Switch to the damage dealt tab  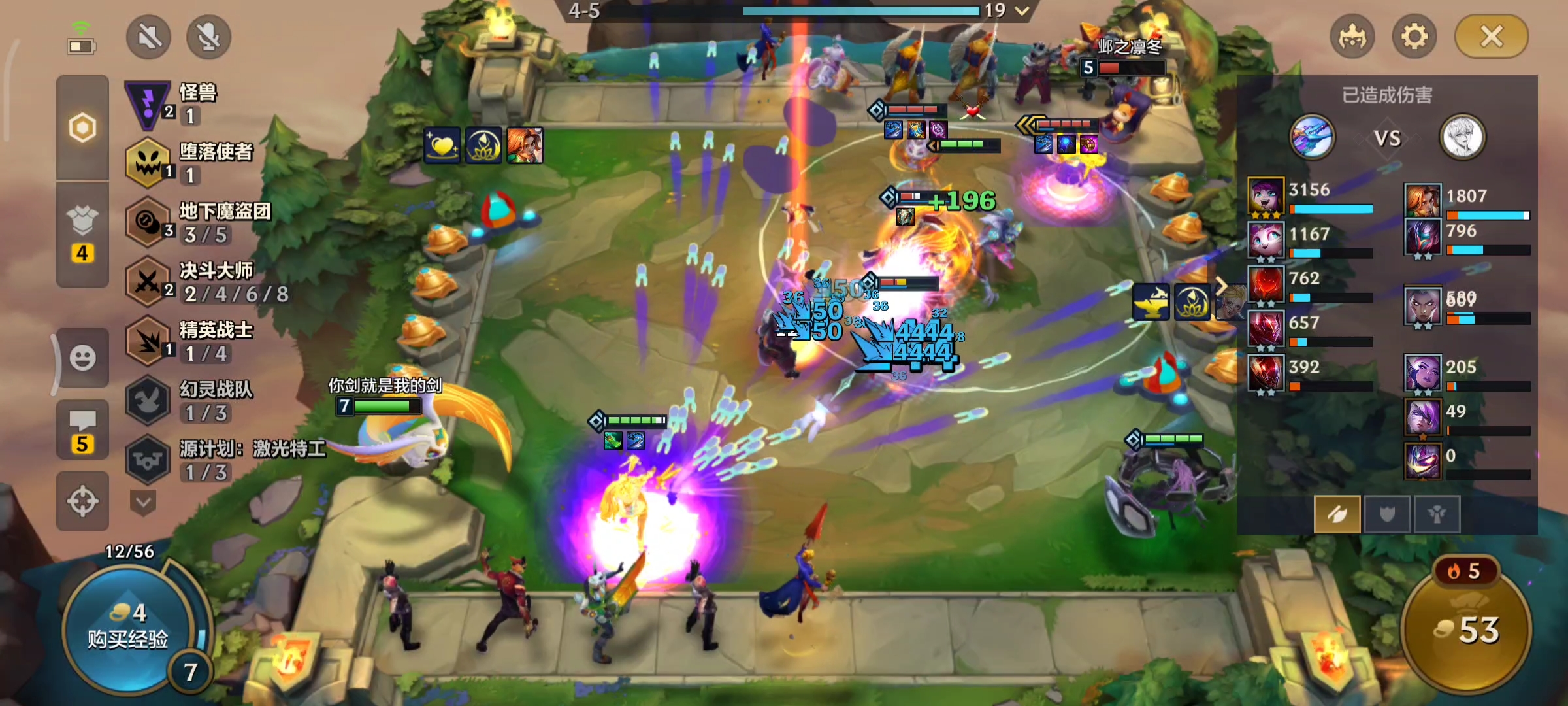pos(1337,514)
